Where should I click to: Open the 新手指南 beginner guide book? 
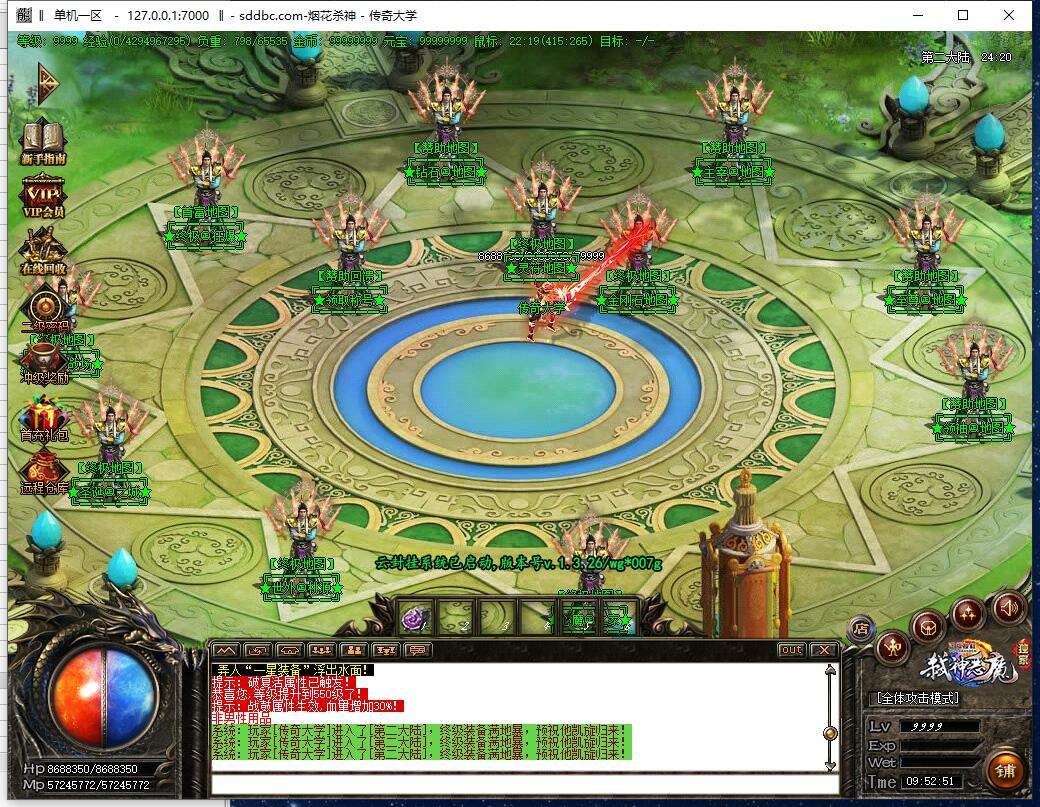(43, 140)
